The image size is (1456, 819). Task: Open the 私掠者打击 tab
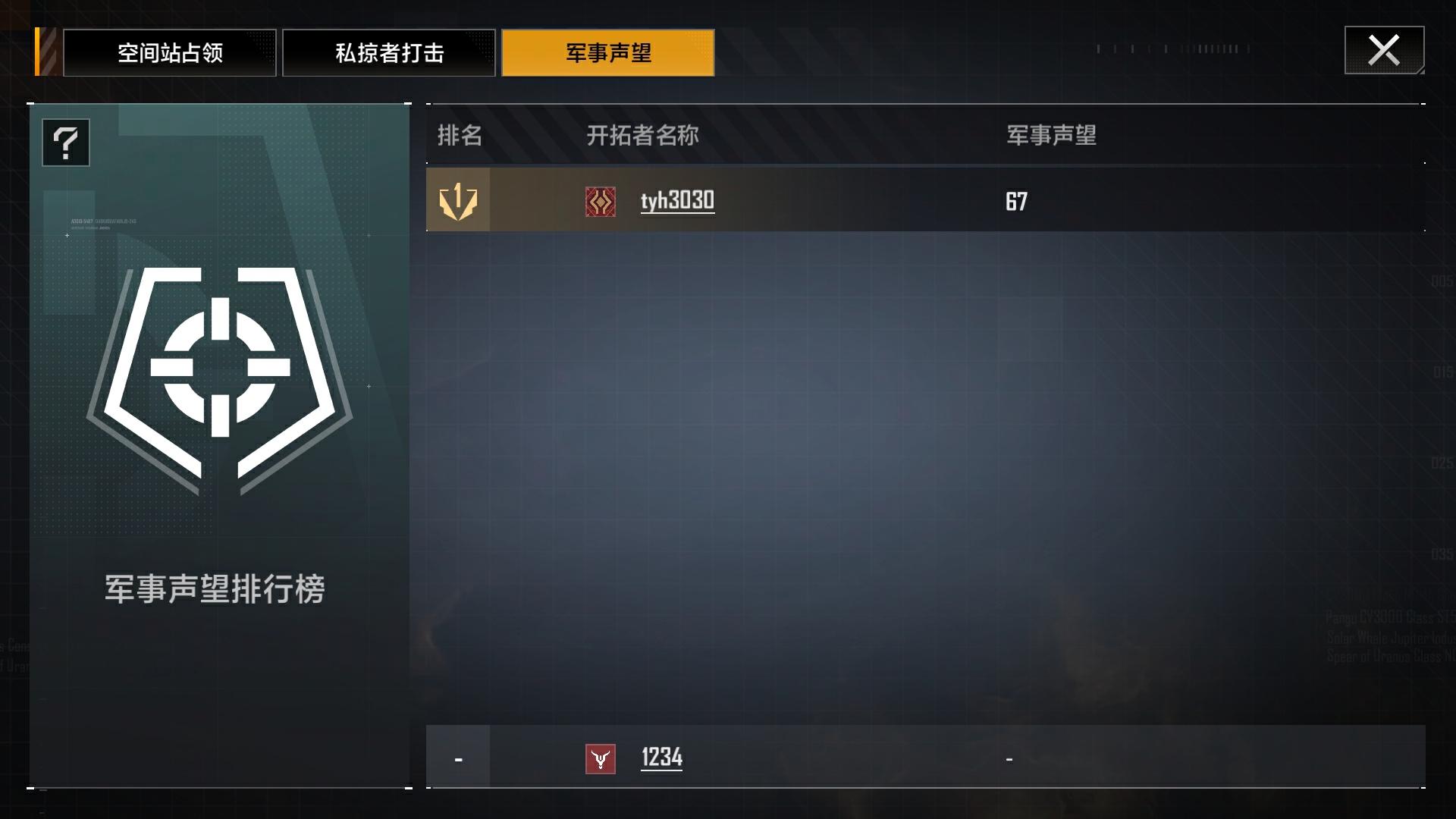point(389,52)
